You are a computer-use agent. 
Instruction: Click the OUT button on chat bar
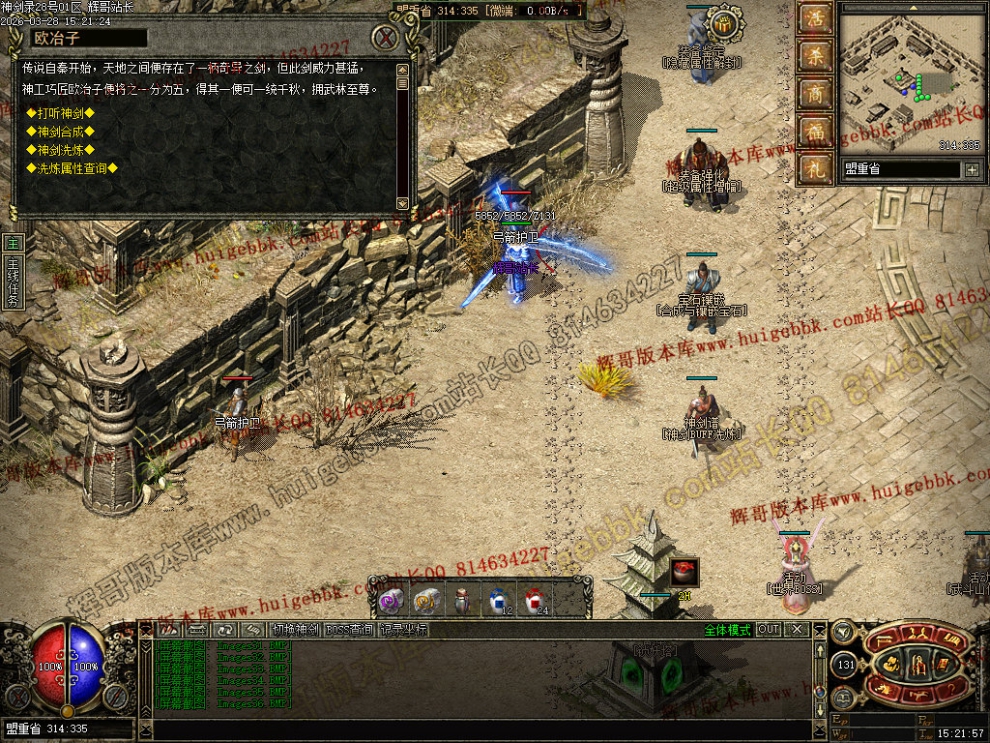coord(768,630)
